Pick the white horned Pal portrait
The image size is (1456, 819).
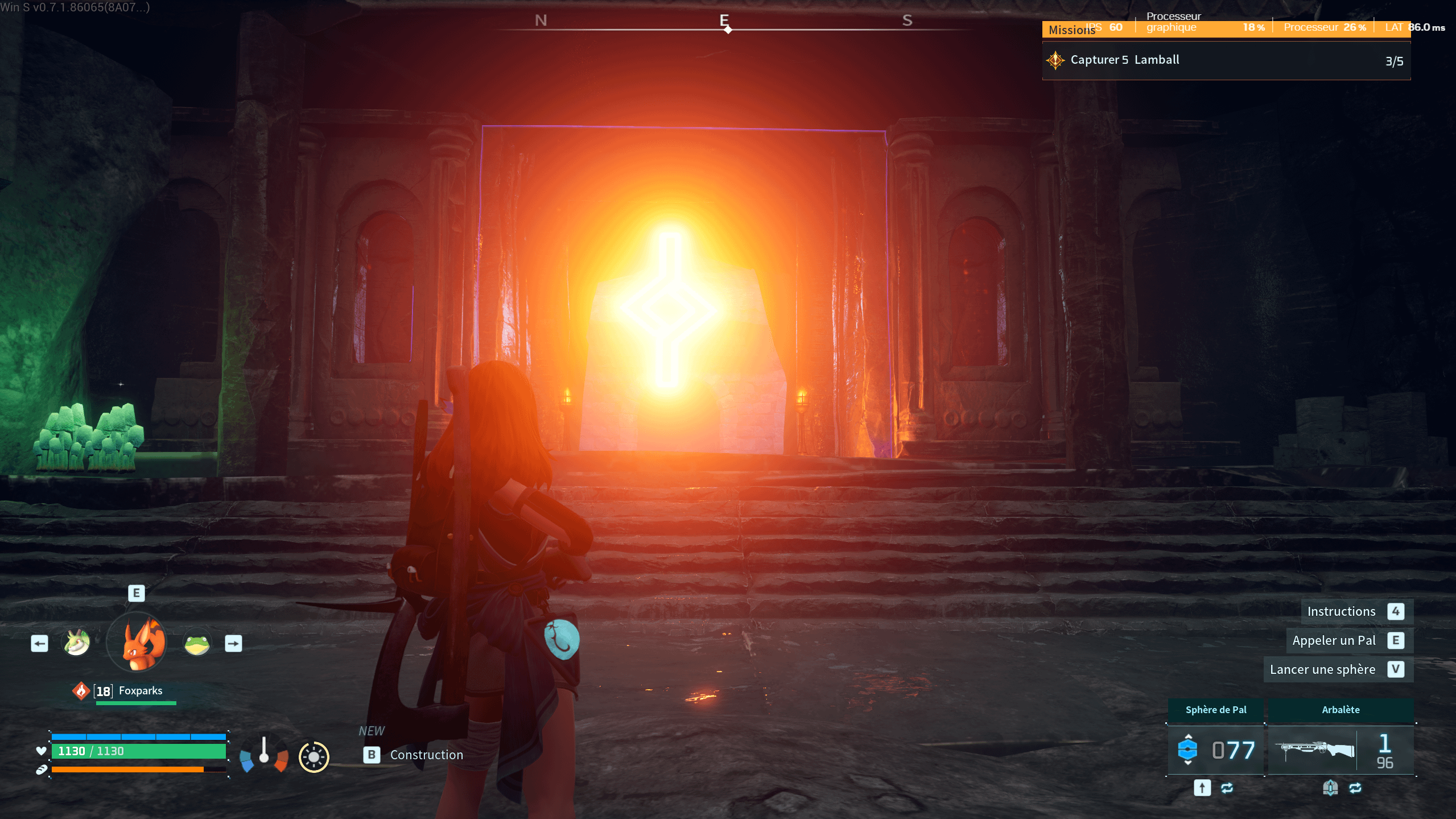pos(77,644)
